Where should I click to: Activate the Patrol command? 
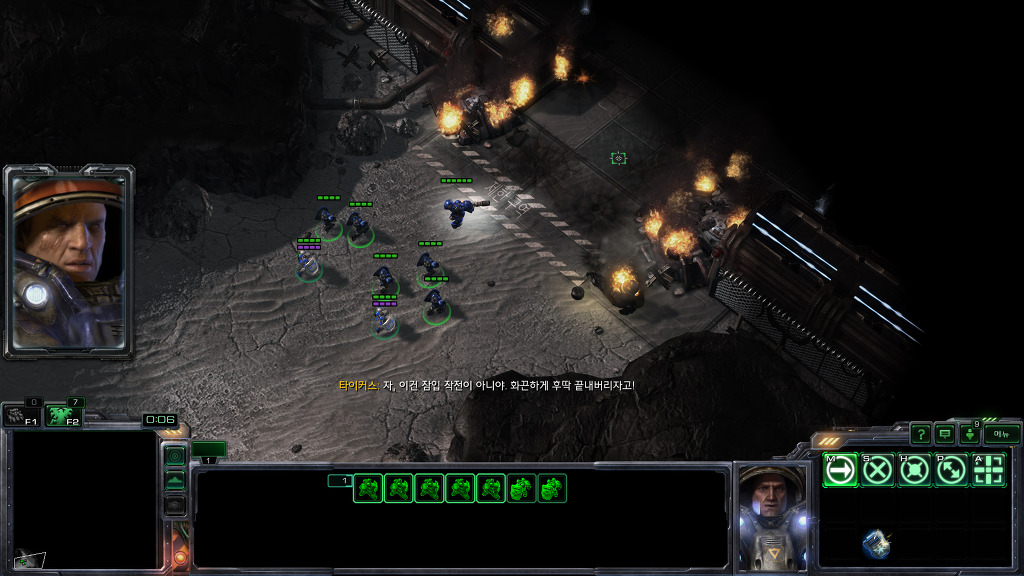click(951, 469)
